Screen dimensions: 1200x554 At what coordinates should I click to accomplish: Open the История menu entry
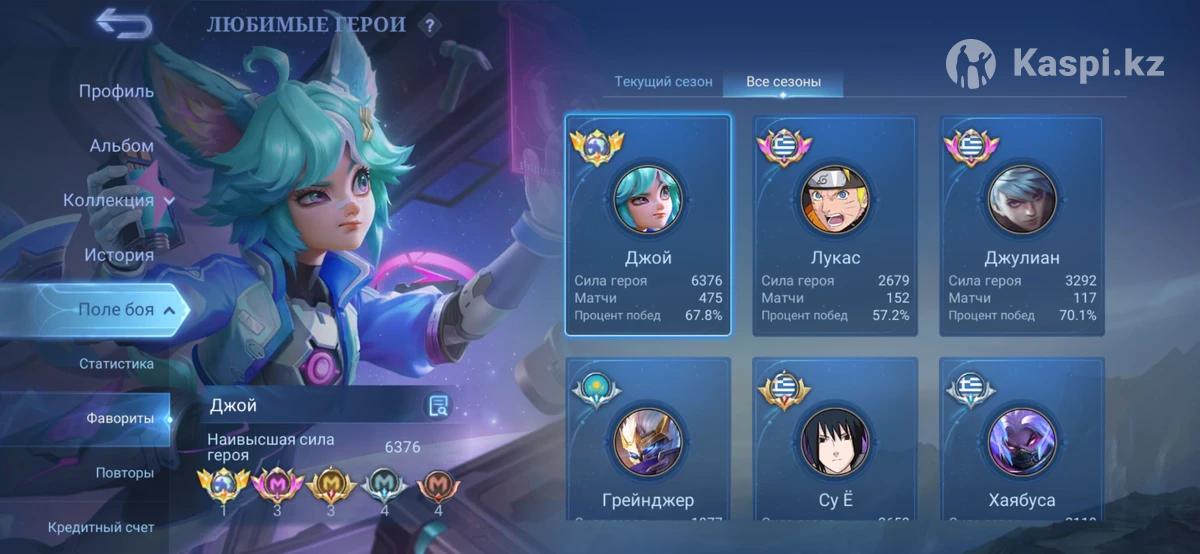[119, 255]
